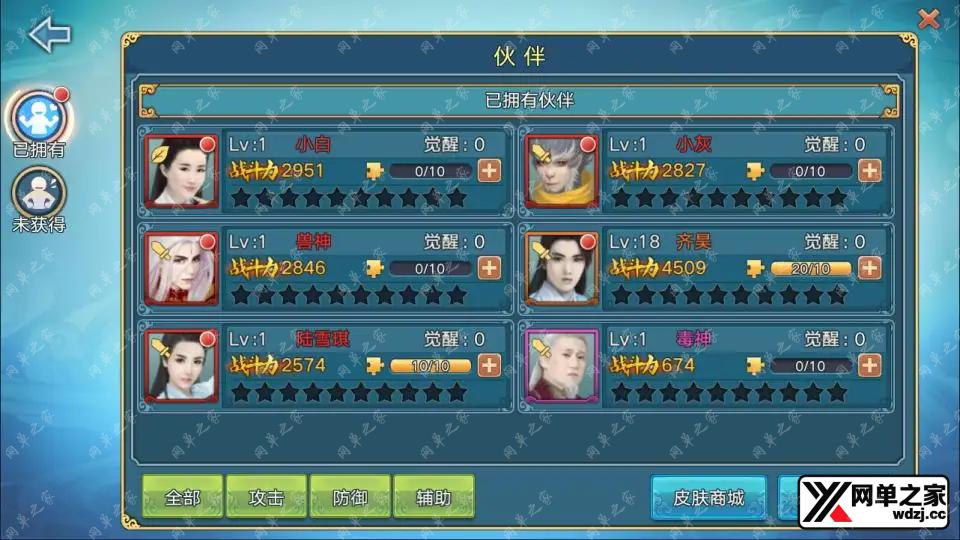
Task: Use the plus button on 齐昊's row
Action: [870, 268]
